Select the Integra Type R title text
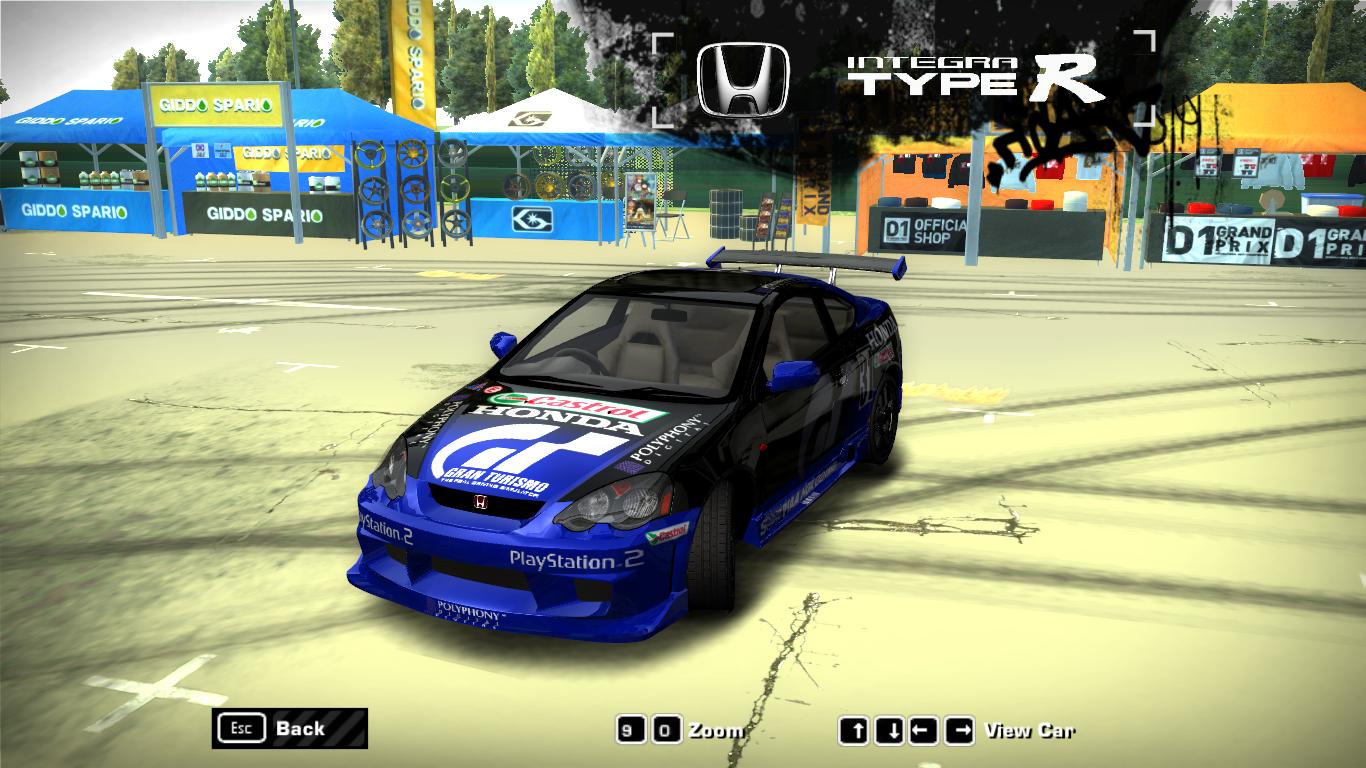The width and height of the screenshot is (1366, 768). click(x=972, y=75)
